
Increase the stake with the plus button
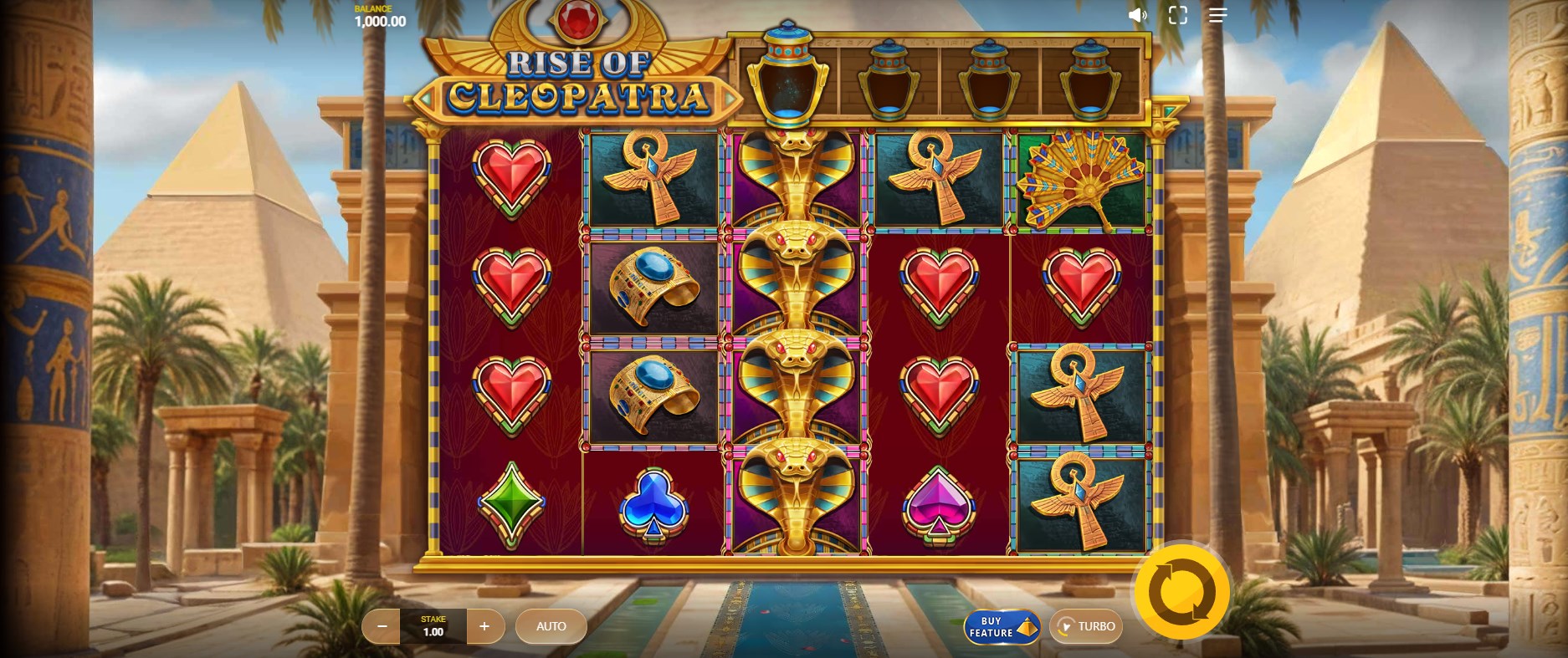click(484, 626)
